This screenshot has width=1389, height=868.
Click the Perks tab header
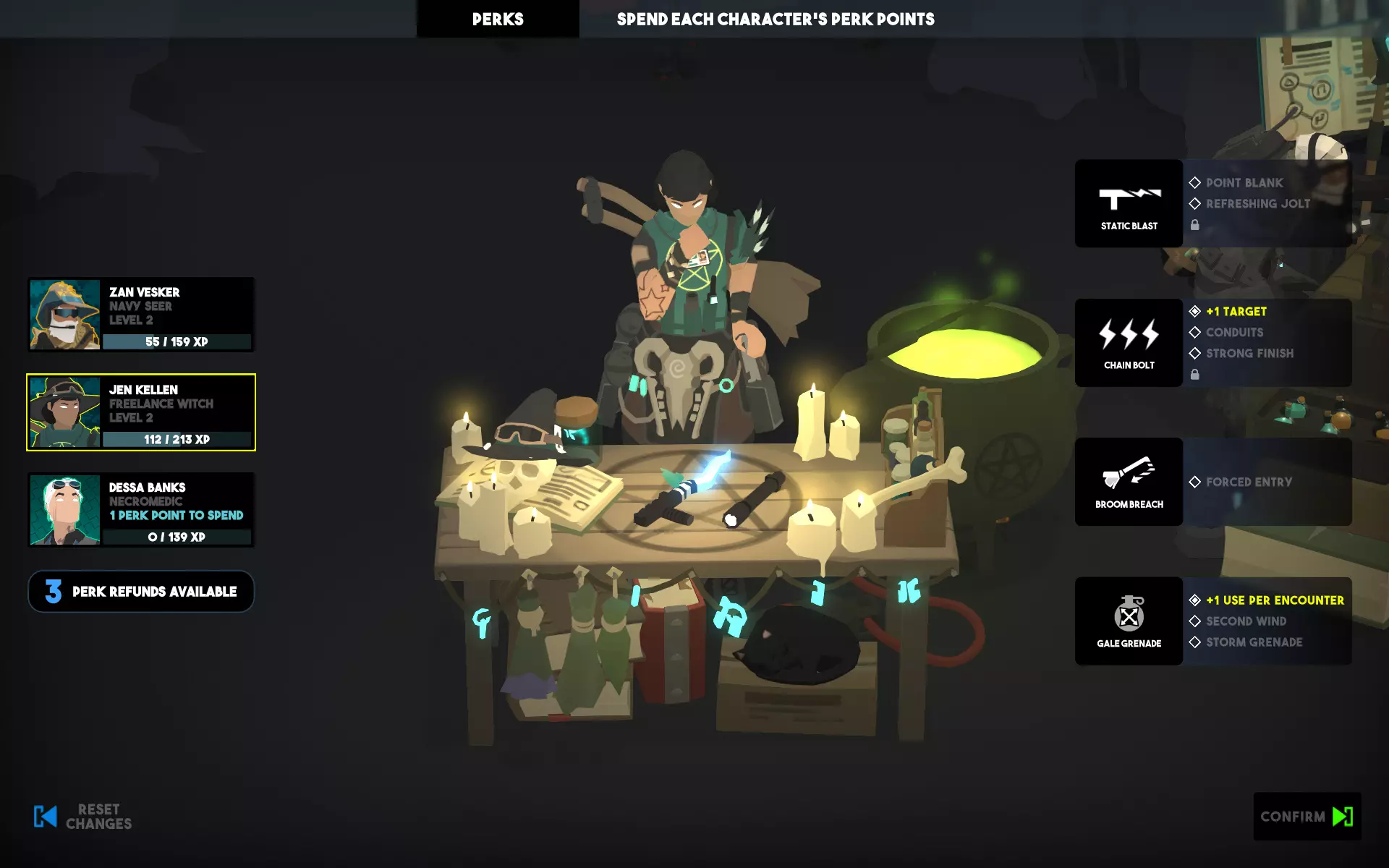click(498, 20)
